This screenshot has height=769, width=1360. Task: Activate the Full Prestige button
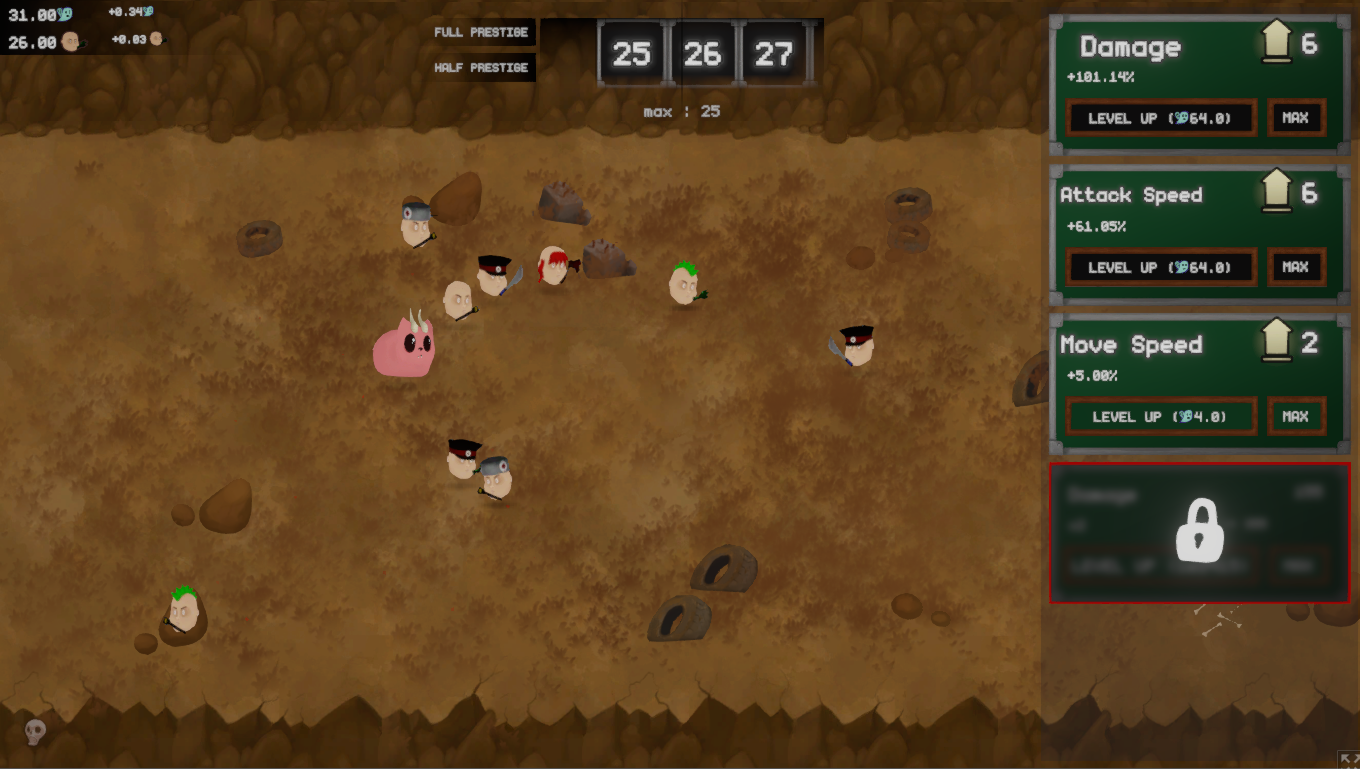coord(481,32)
